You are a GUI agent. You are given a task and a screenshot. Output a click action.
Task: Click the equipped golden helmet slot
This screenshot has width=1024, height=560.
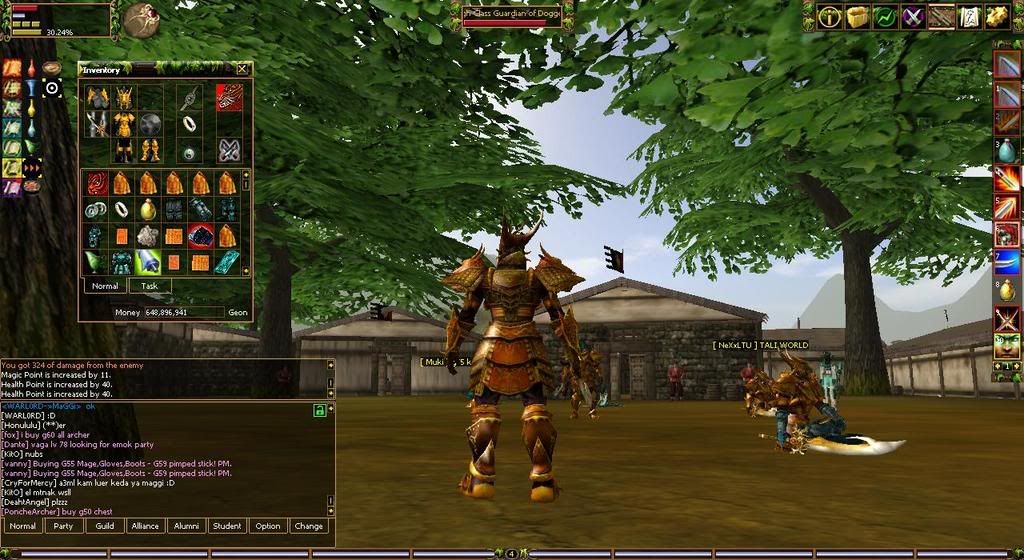(124, 97)
